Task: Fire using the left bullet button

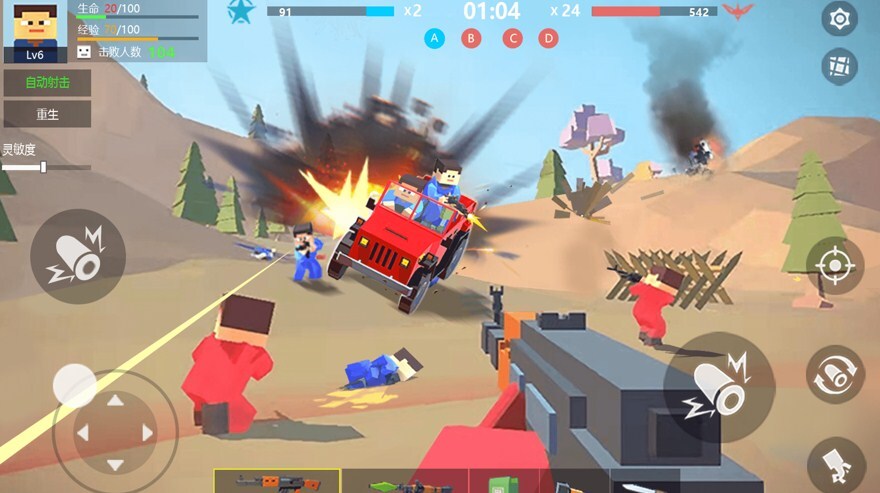Action: point(78,257)
